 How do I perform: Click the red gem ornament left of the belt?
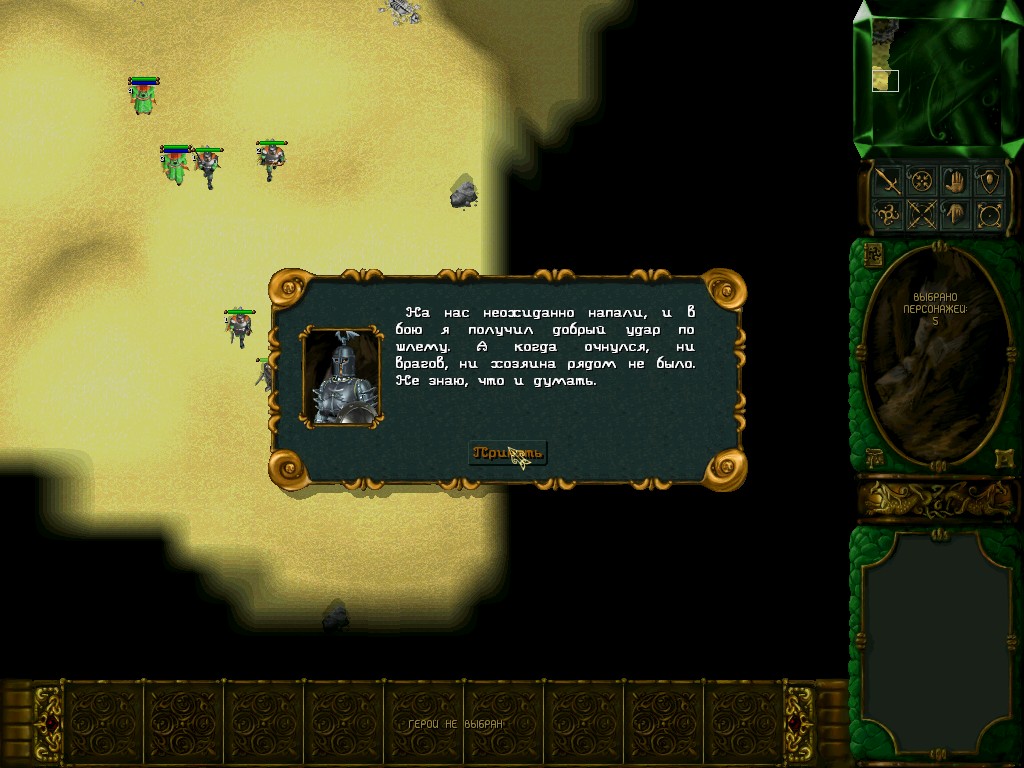[x=49, y=723]
